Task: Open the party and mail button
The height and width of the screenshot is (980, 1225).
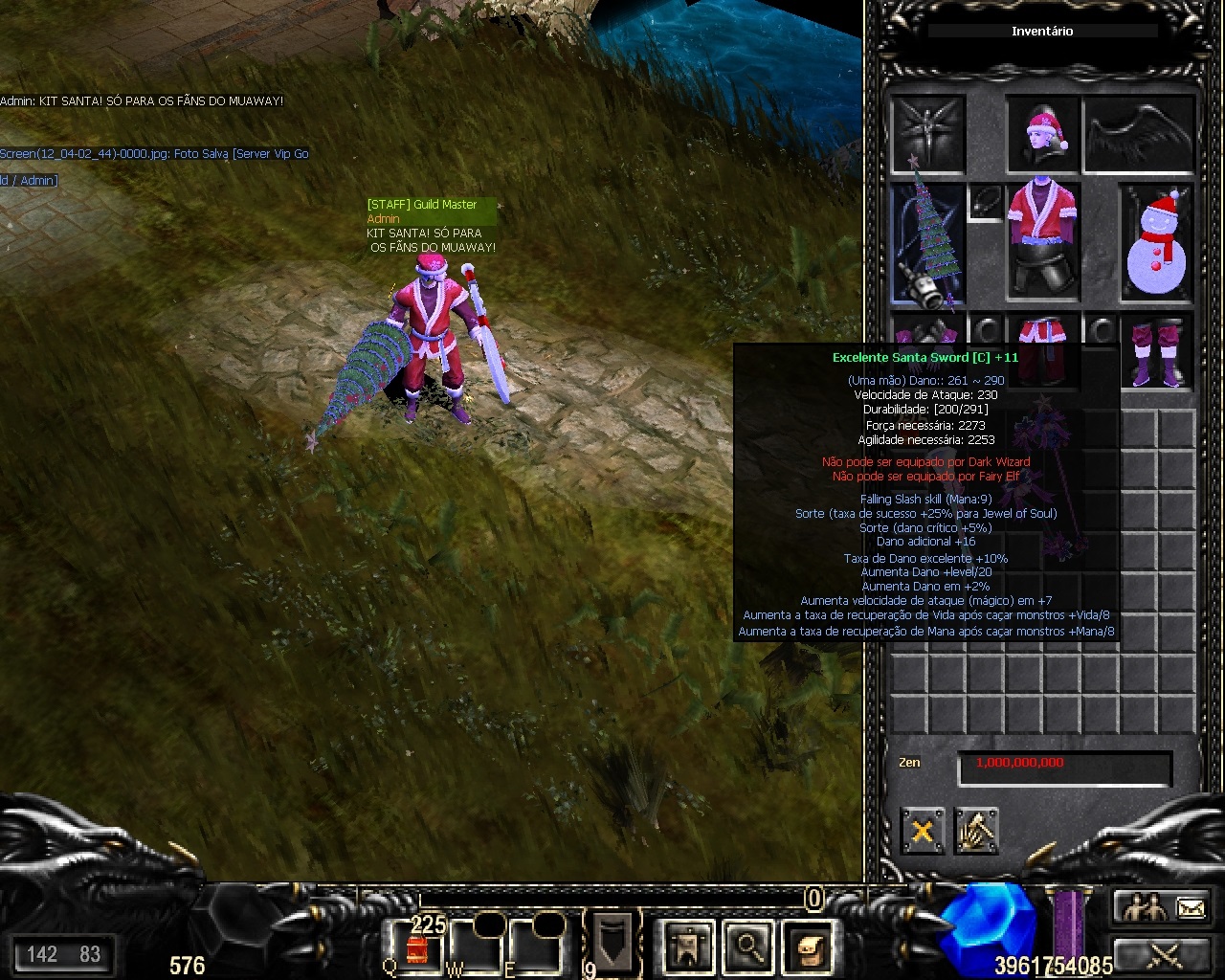Action: [x=1163, y=906]
